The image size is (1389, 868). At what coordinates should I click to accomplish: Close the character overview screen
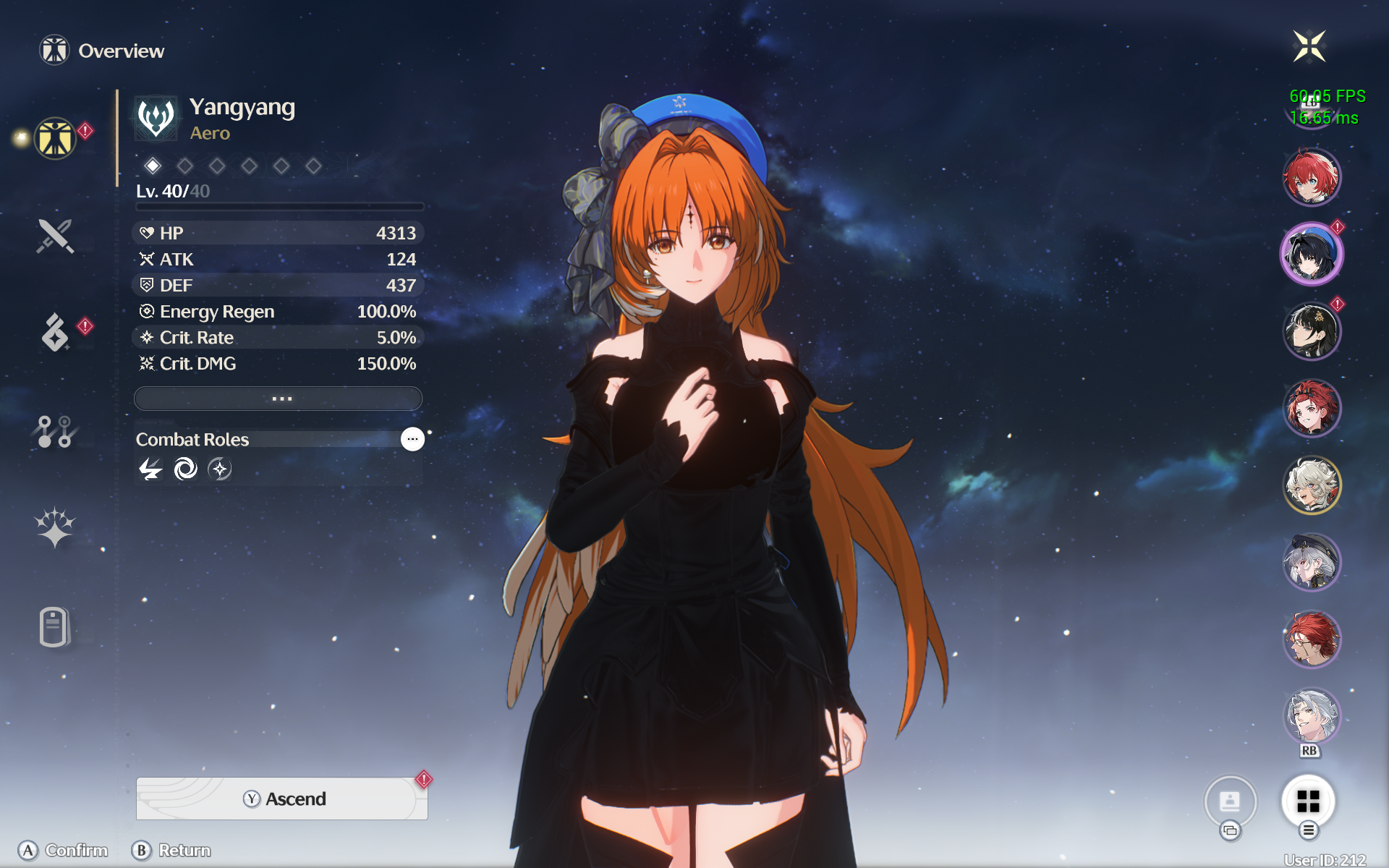pos(1309,47)
